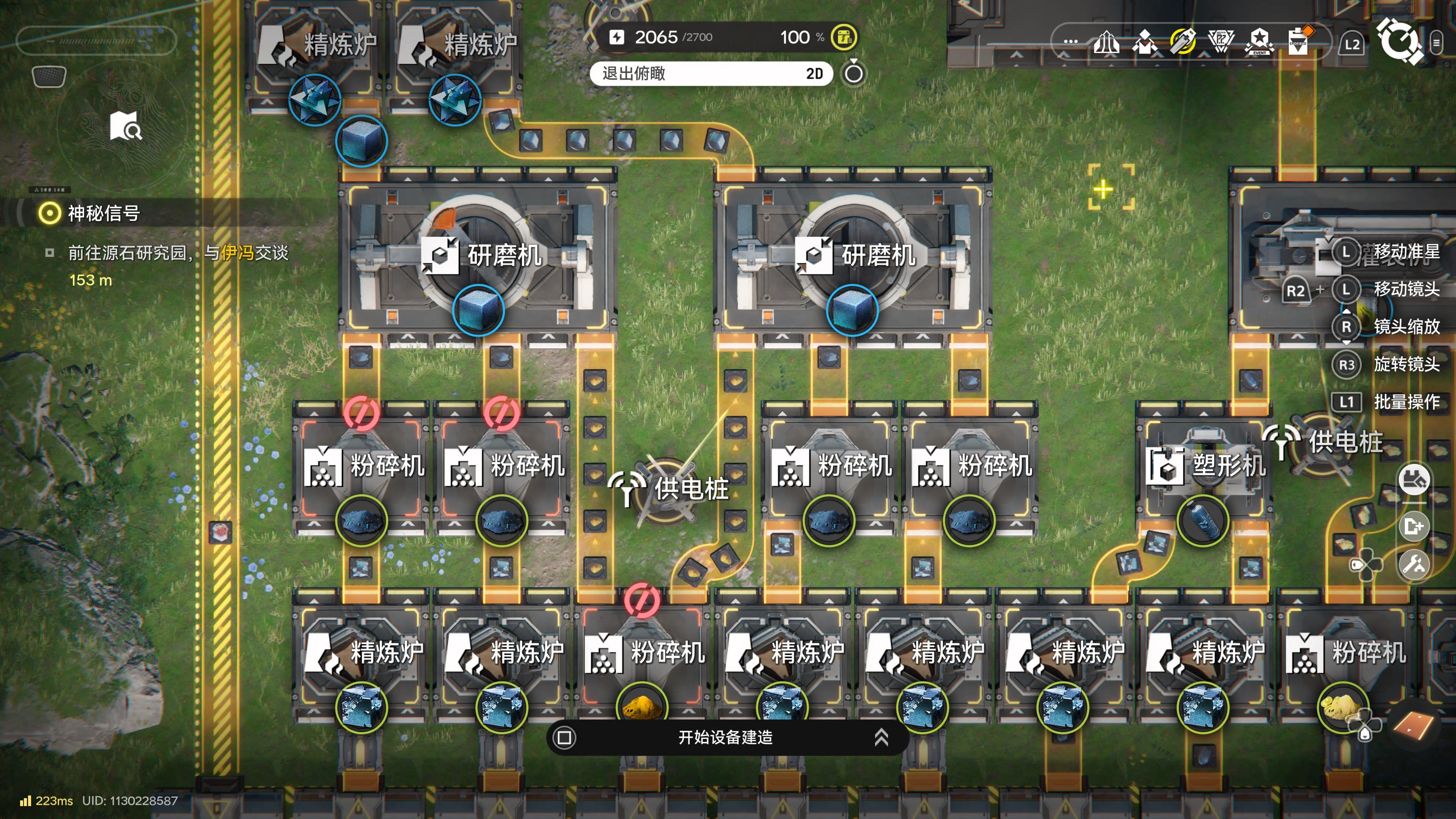Open the three-dots more menu
The height and width of the screenshot is (819, 1456).
click(x=1070, y=42)
